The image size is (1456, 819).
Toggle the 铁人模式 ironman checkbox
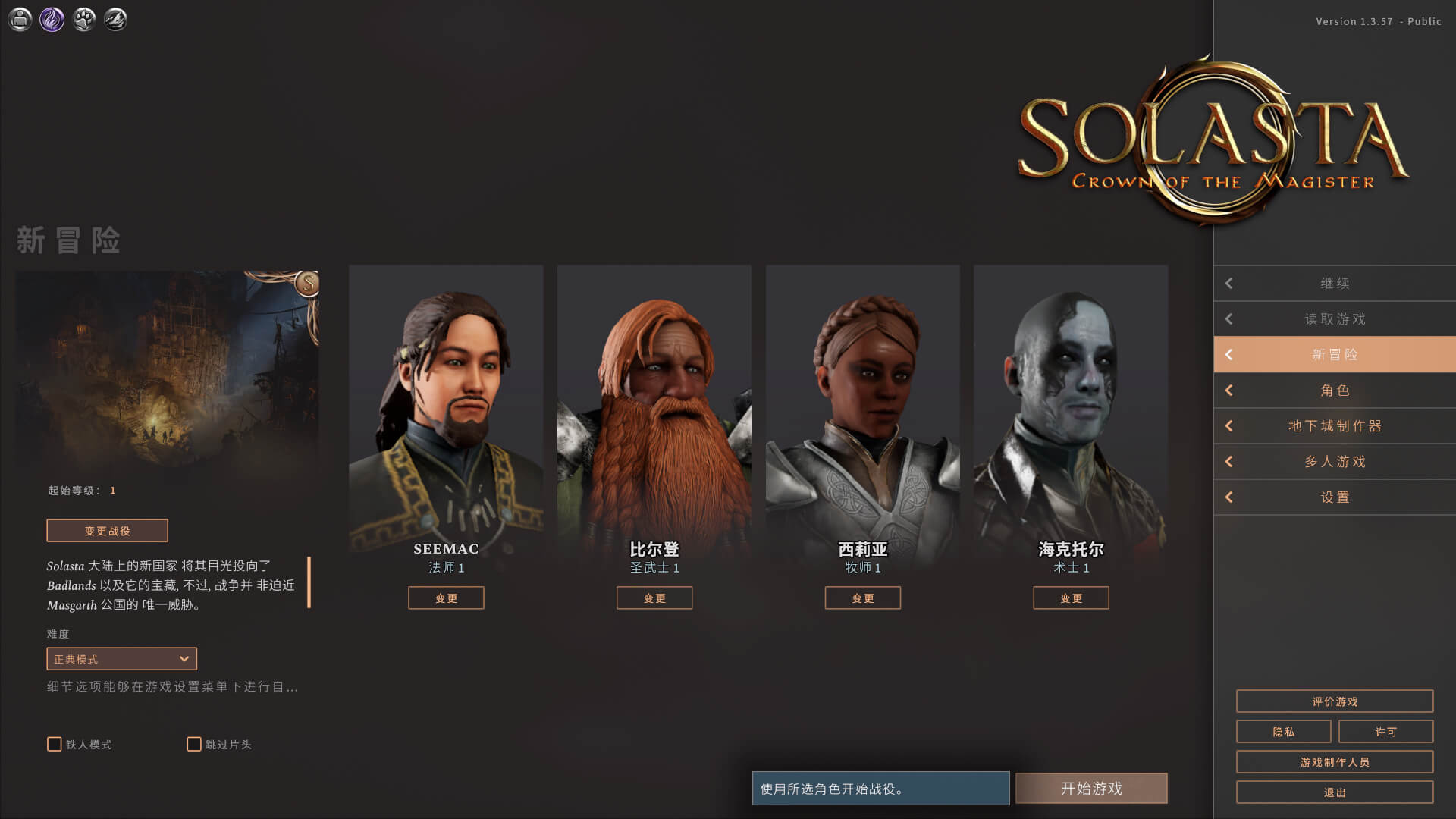point(55,745)
